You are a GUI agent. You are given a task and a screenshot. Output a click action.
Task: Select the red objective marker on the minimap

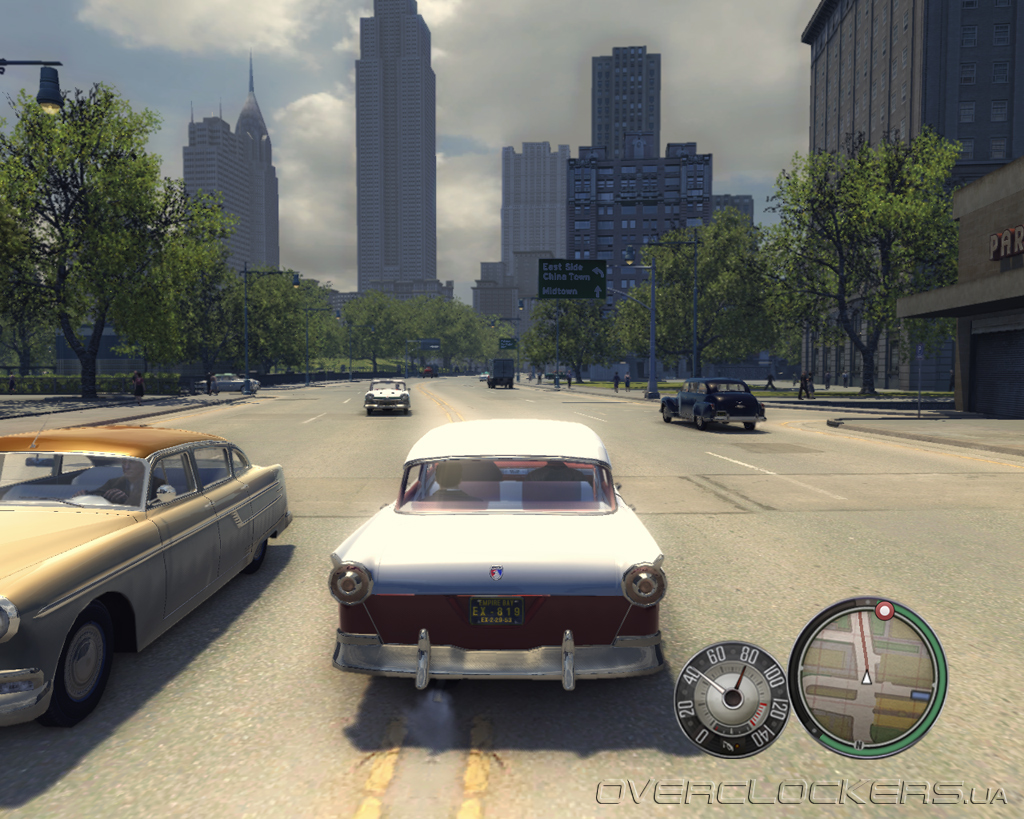(x=884, y=610)
